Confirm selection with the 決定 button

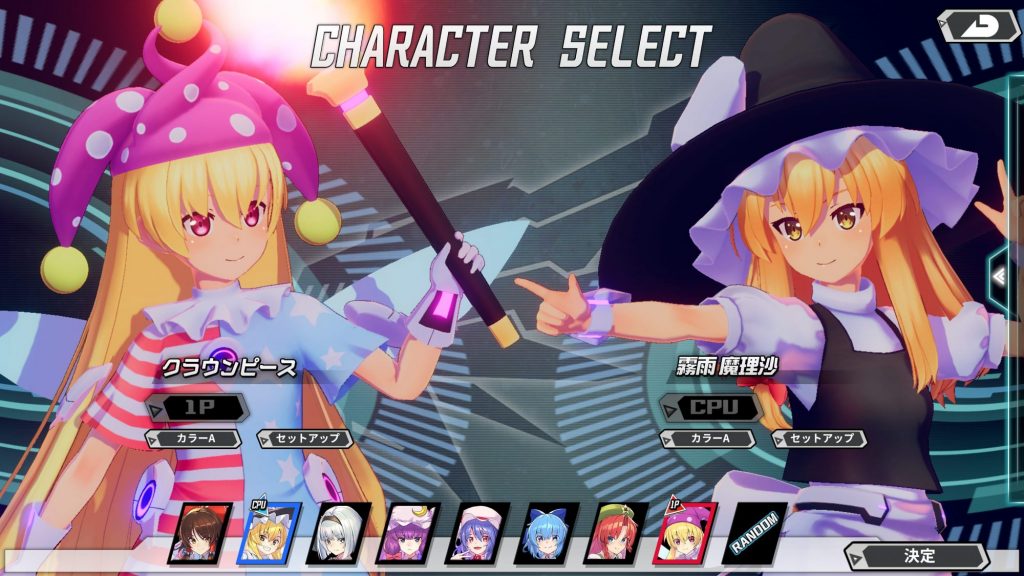(x=918, y=556)
